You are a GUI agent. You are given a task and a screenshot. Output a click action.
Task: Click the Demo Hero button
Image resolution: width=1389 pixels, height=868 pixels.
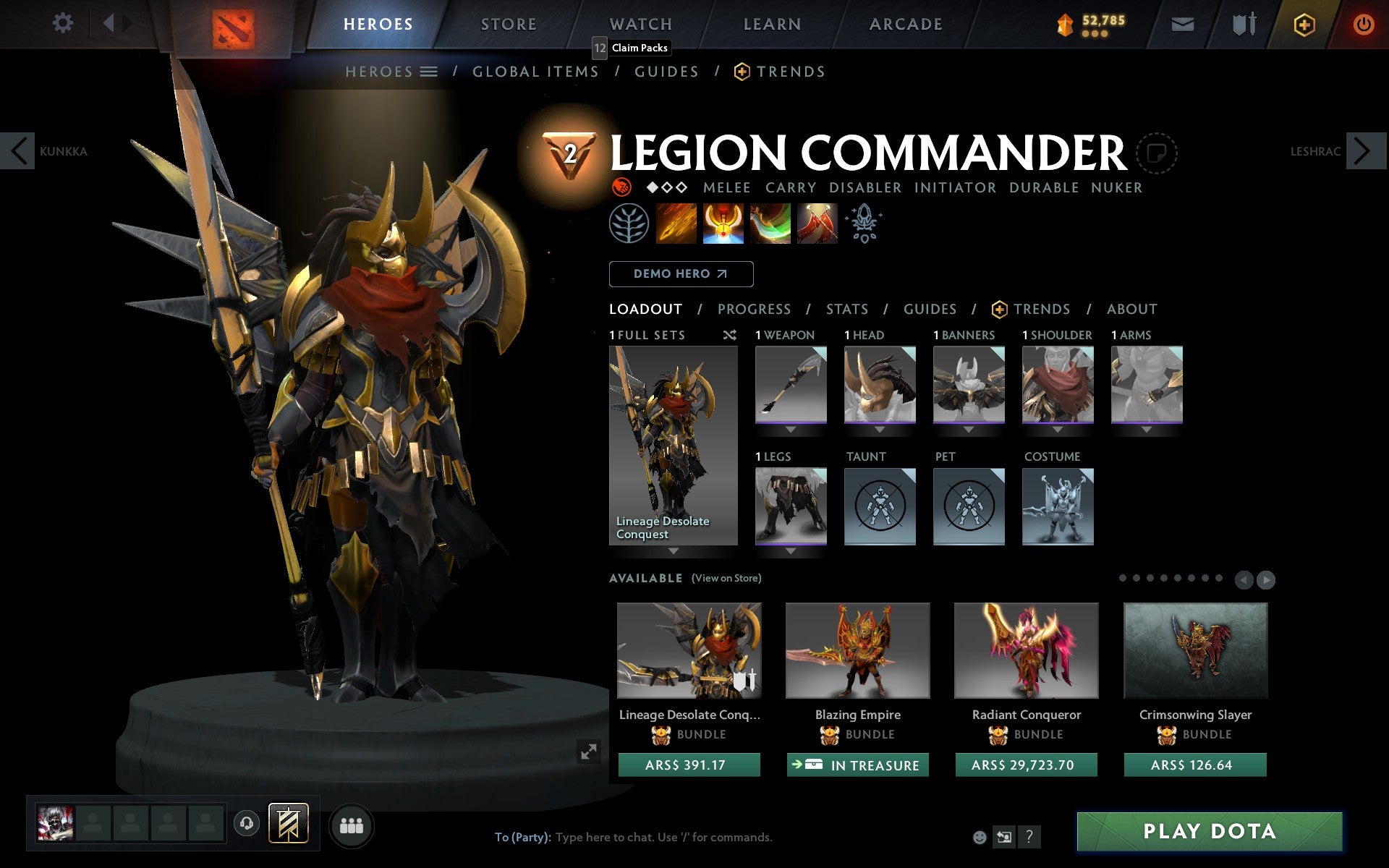681,274
